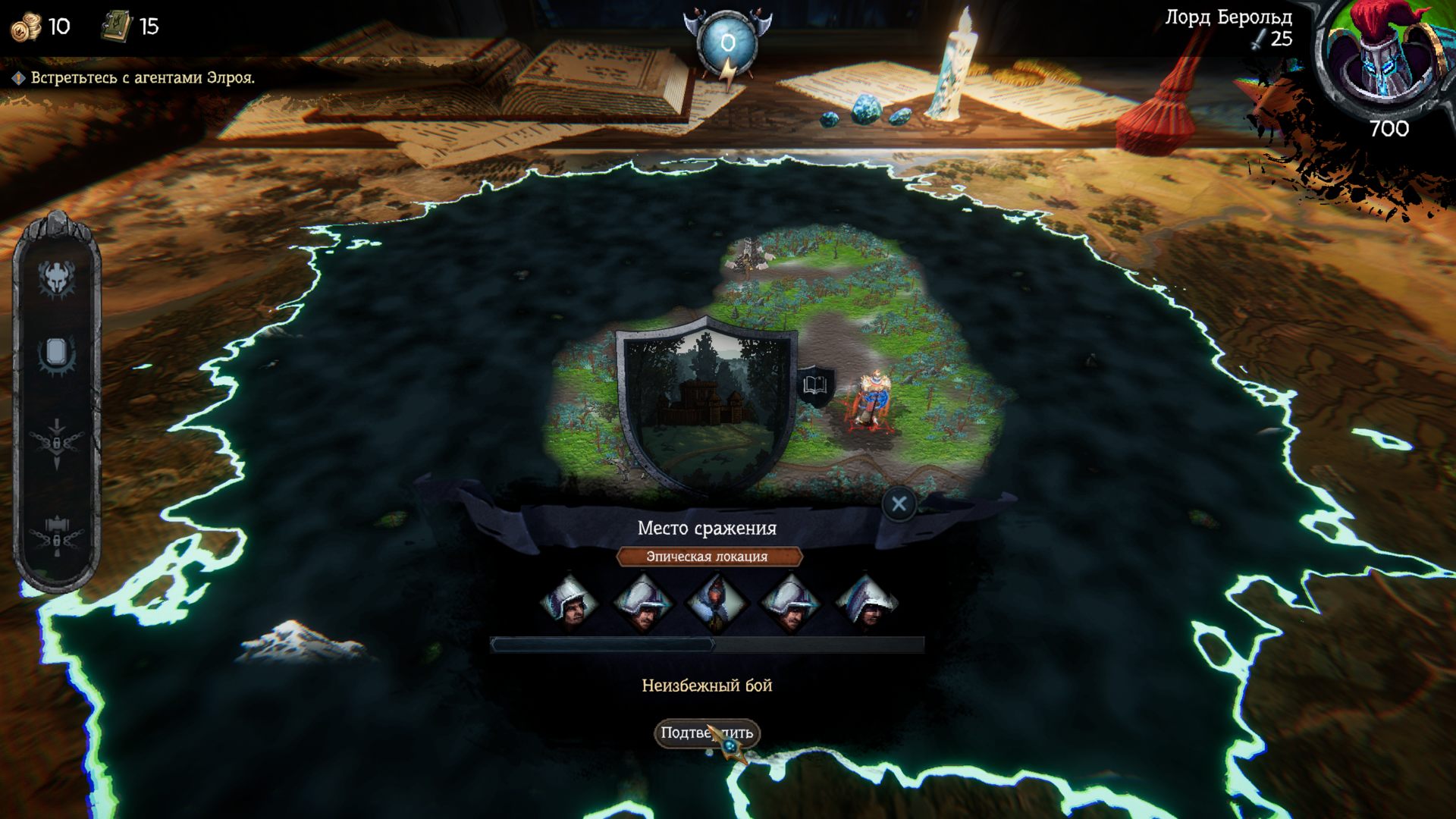The height and width of the screenshot is (819, 1456).
Task: Confirm the battle with the Подтвердить button
Action: click(x=706, y=733)
